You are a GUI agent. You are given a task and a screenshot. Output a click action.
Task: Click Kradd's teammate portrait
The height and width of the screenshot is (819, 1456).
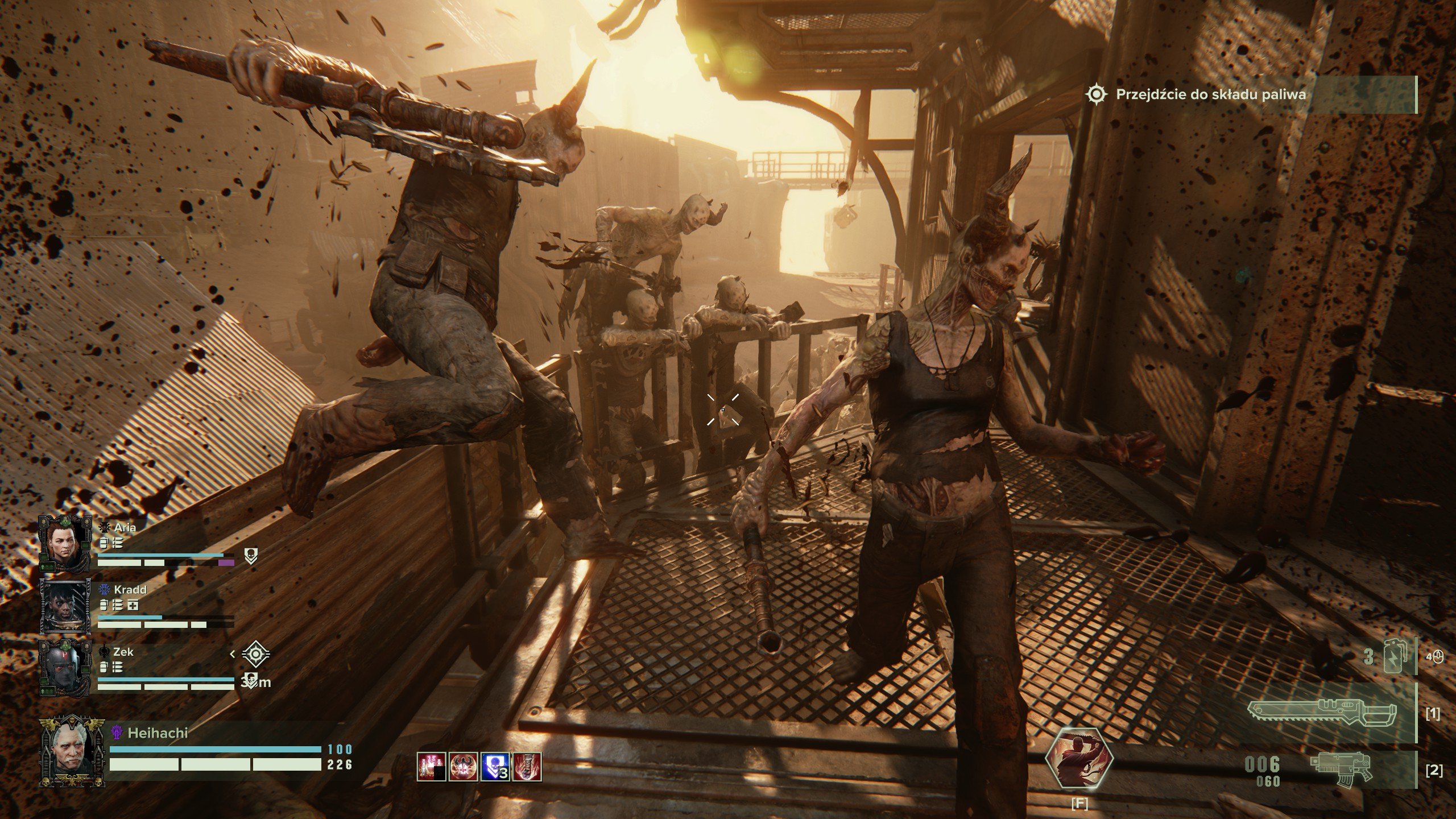(x=65, y=607)
